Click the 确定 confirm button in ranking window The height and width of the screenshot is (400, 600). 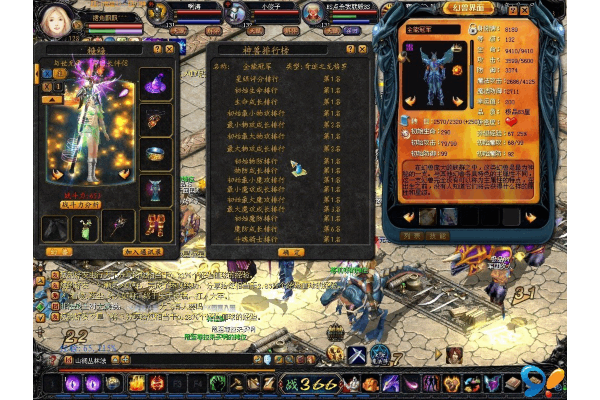(x=290, y=253)
